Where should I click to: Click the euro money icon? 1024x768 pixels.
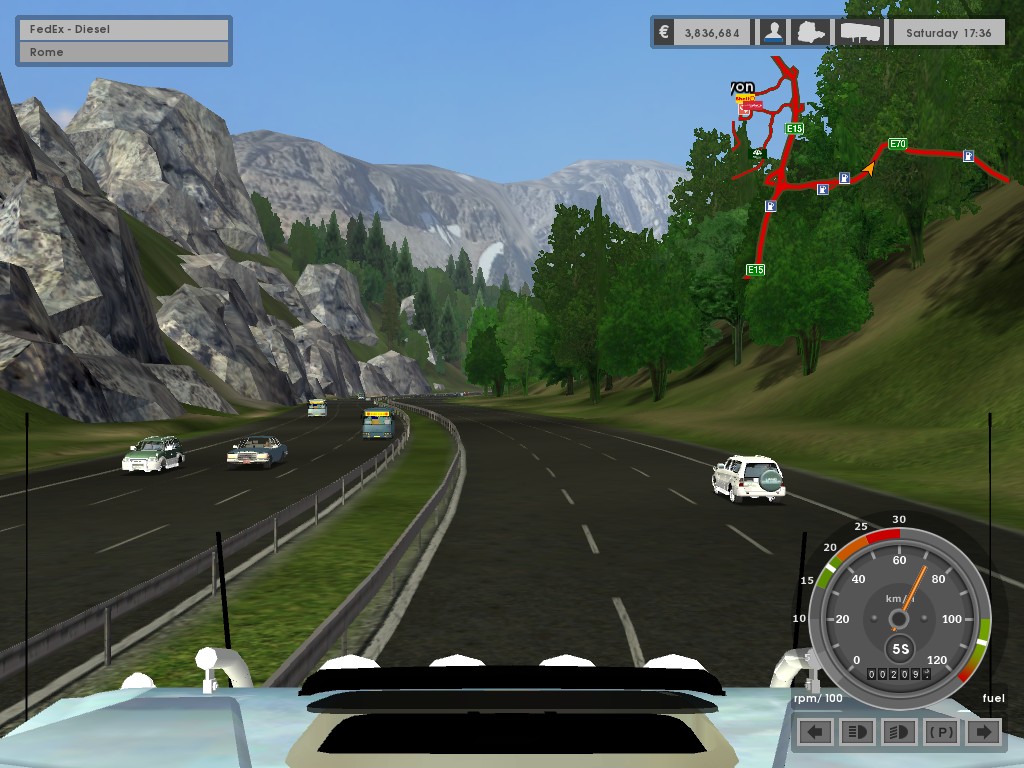click(663, 32)
